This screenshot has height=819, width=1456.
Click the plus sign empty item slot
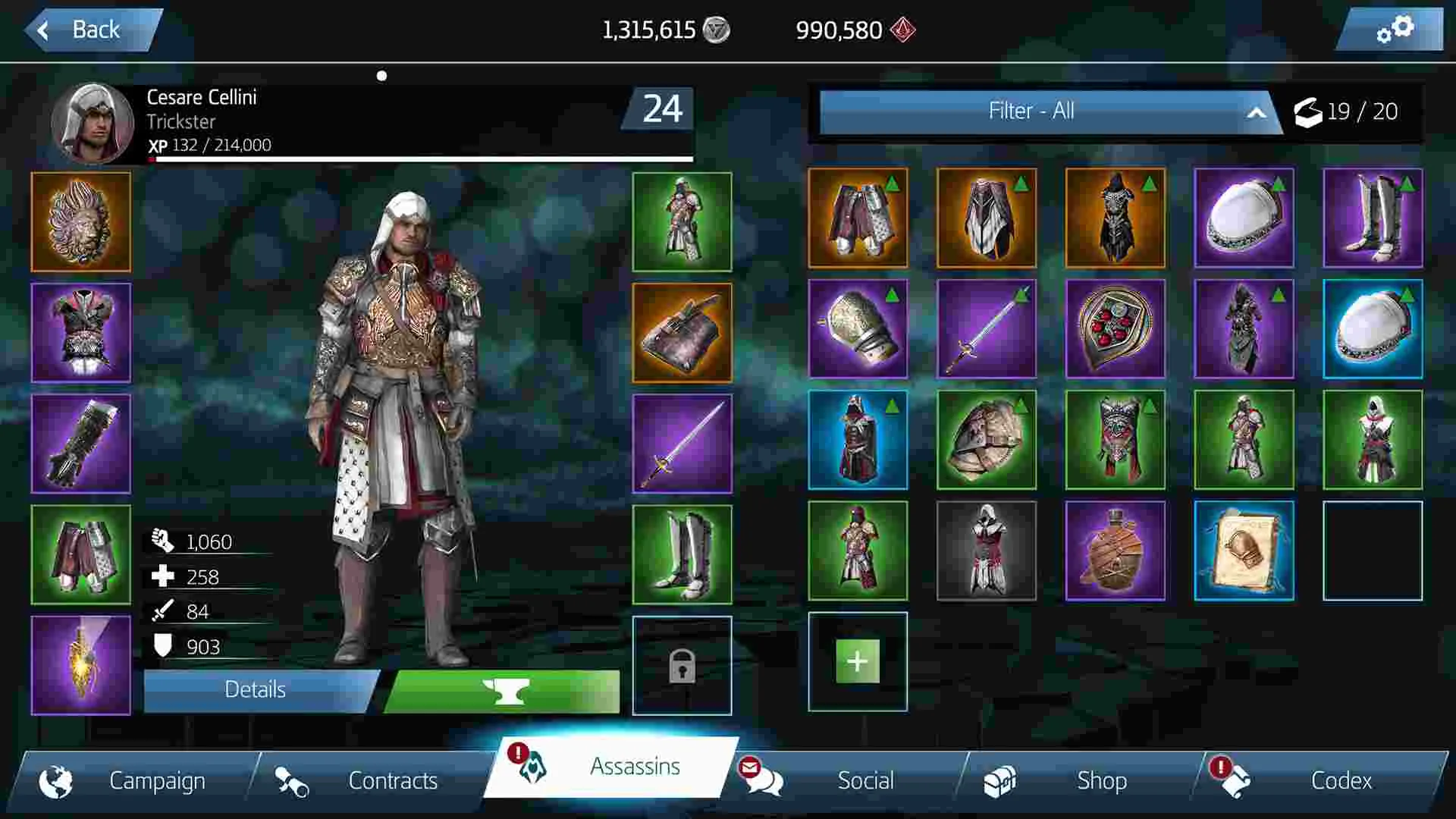click(x=857, y=661)
